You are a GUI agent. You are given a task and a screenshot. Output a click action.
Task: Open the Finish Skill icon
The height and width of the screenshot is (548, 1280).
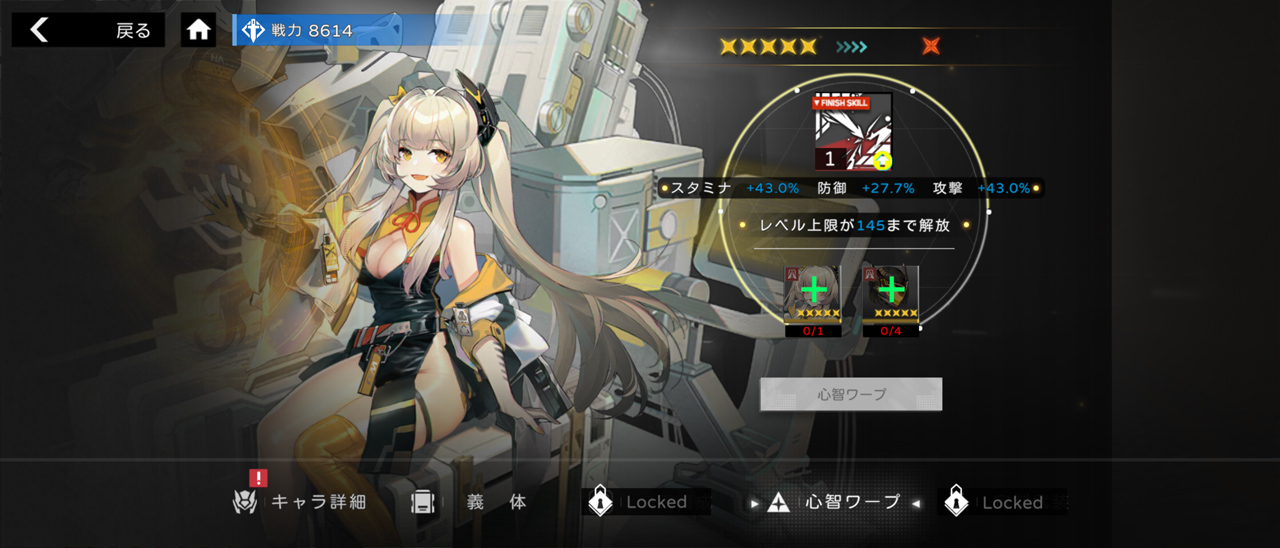[852, 132]
